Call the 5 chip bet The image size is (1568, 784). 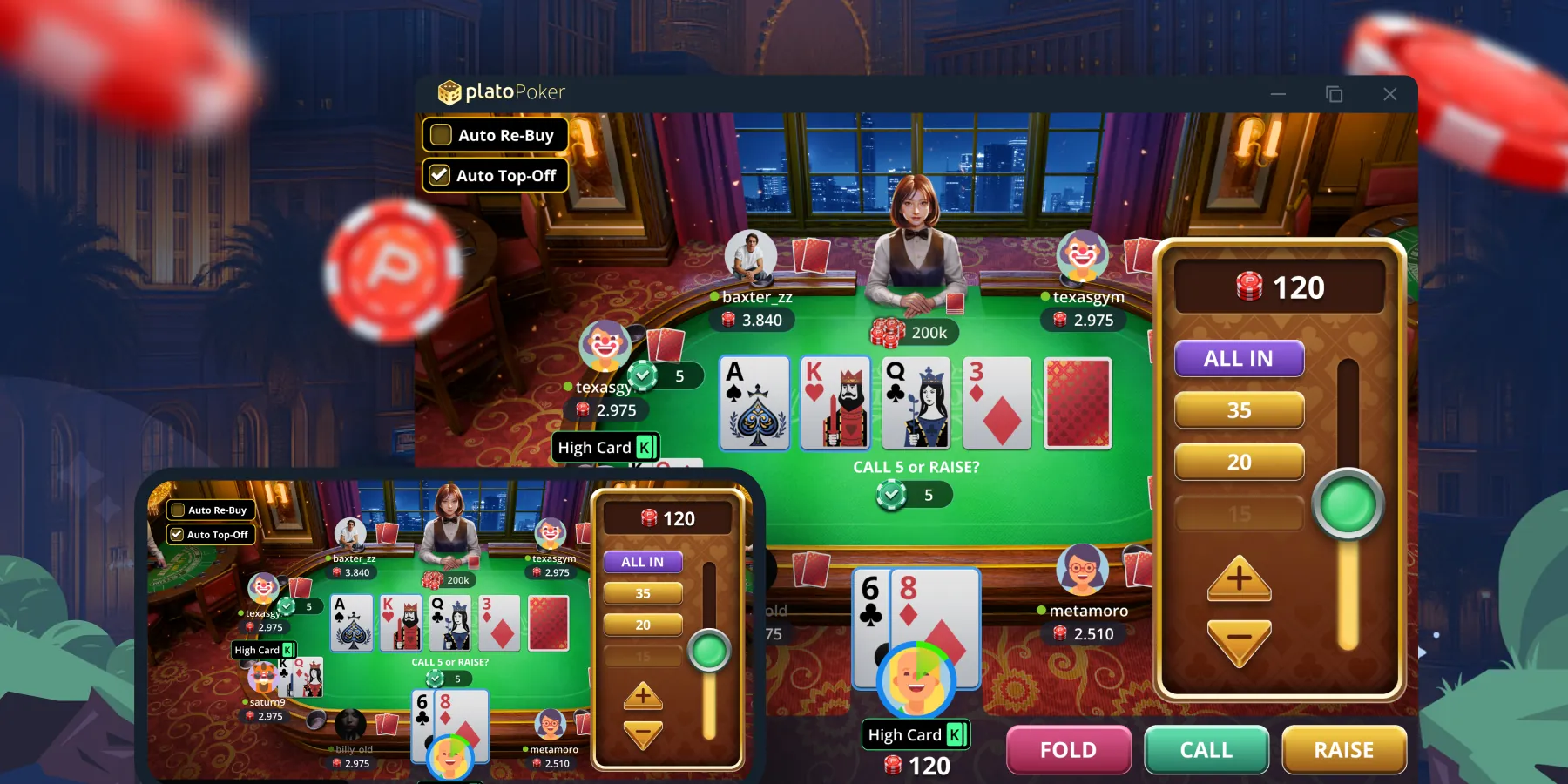click(1206, 750)
